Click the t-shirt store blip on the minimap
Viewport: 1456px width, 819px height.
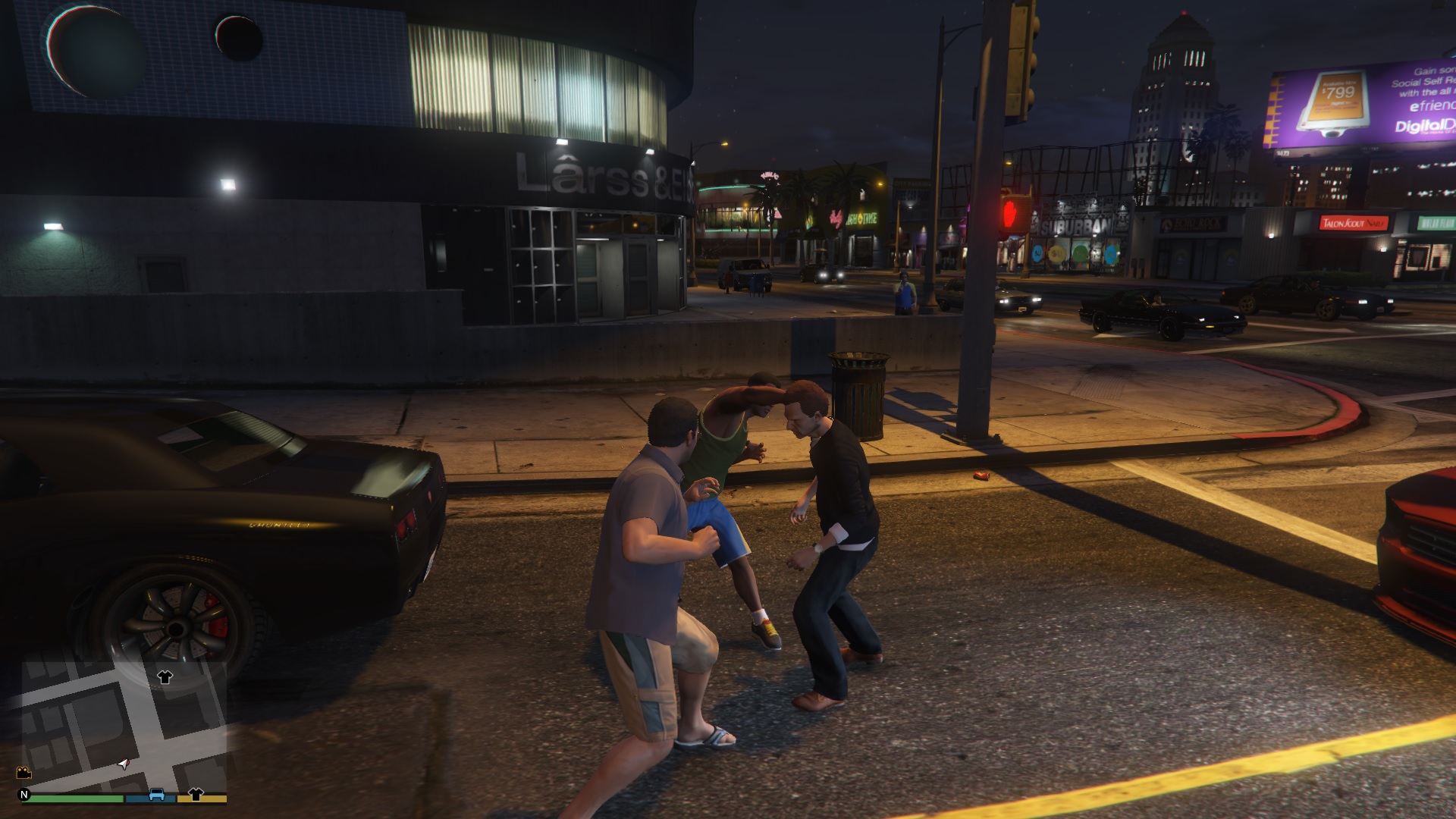(x=165, y=677)
